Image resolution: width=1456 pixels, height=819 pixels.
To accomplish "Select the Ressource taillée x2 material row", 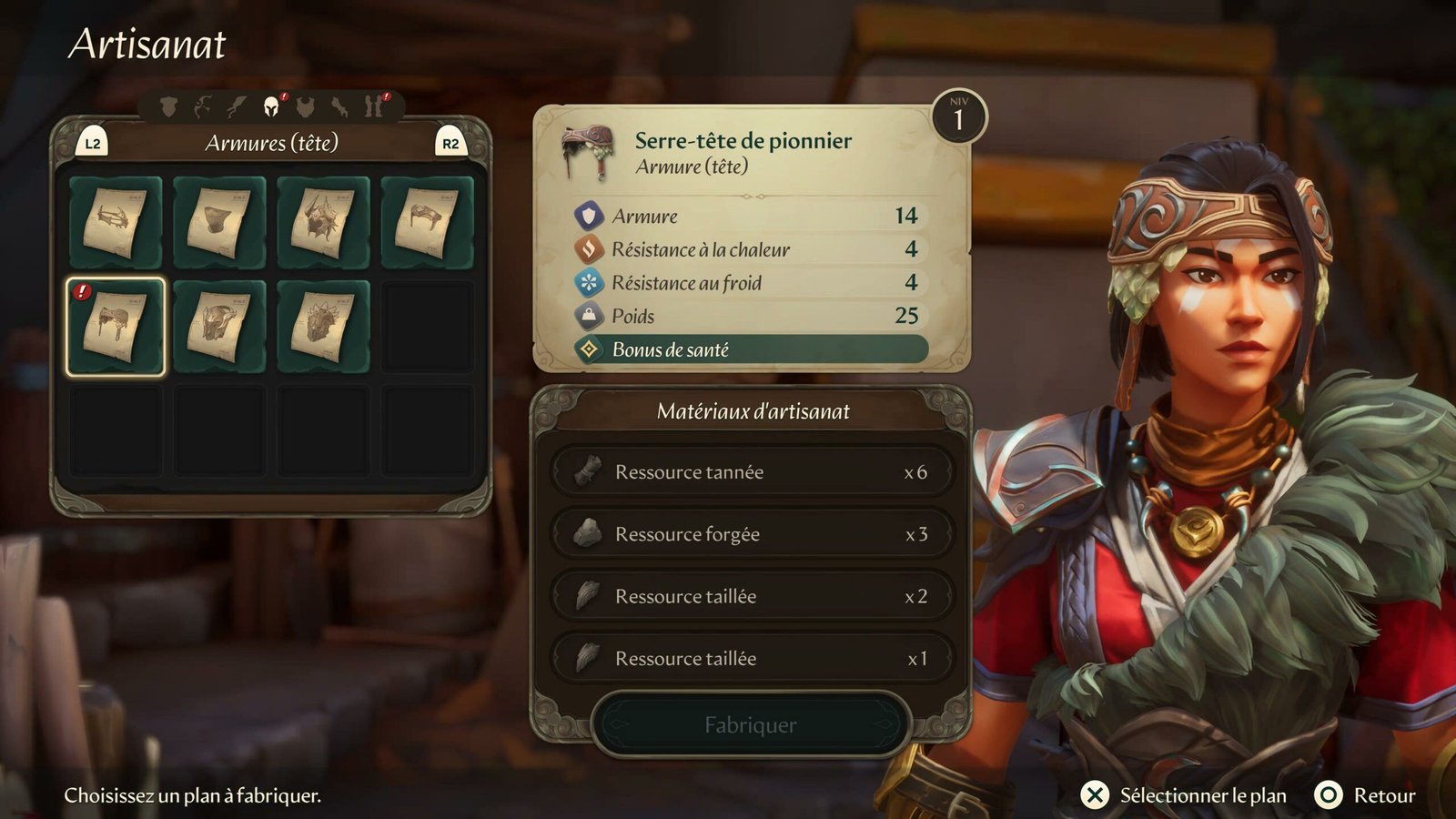I will pyautogui.click(x=752, y=596).
